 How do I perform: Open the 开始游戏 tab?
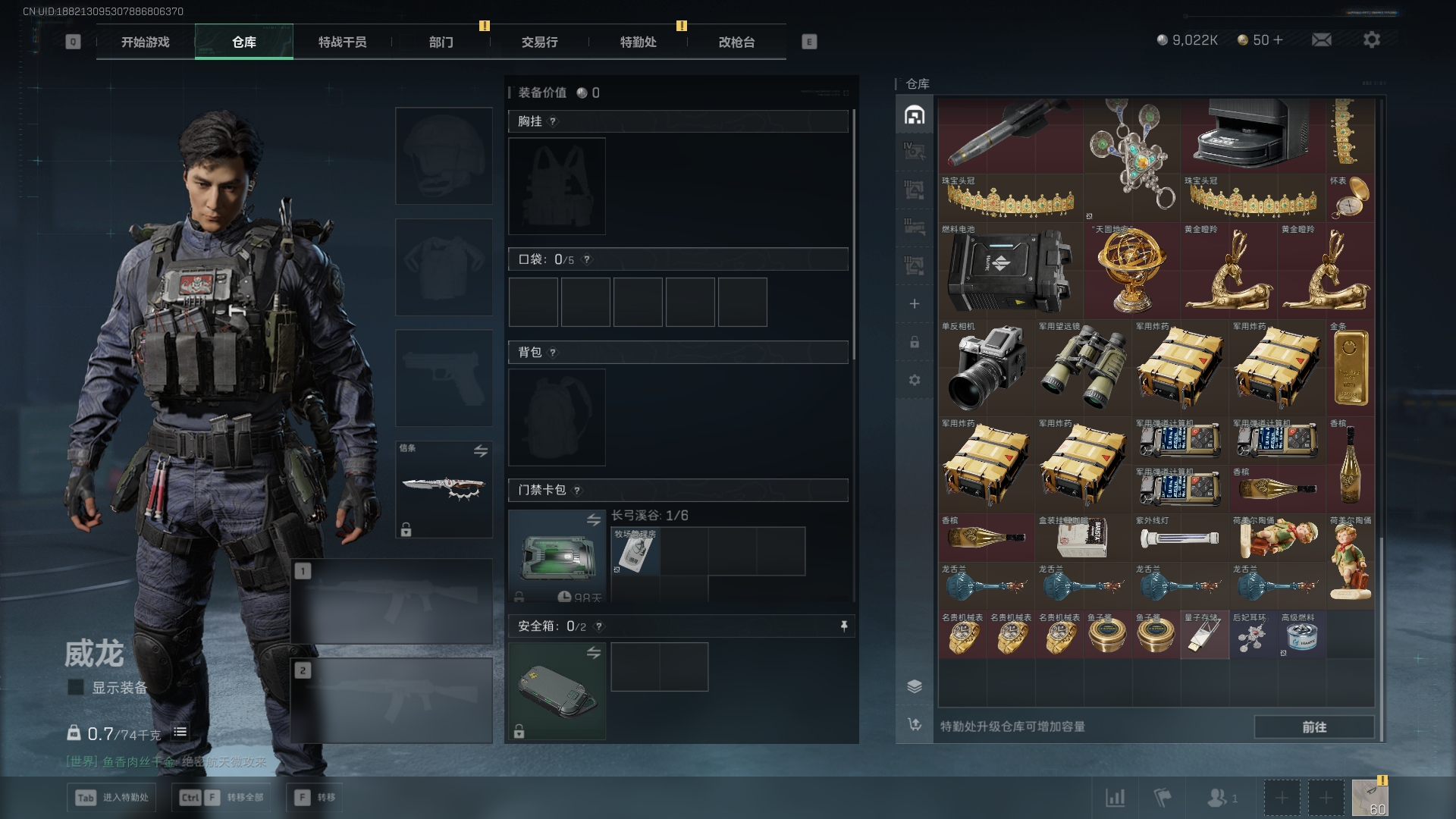[x=146, y=42]
